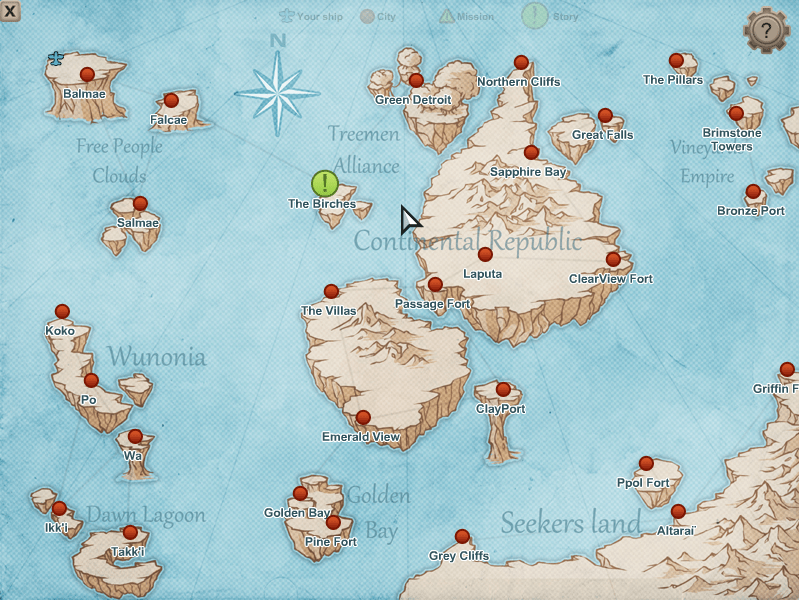Choose the Villas city marker
799x600 pixels.
pos(331,291)
